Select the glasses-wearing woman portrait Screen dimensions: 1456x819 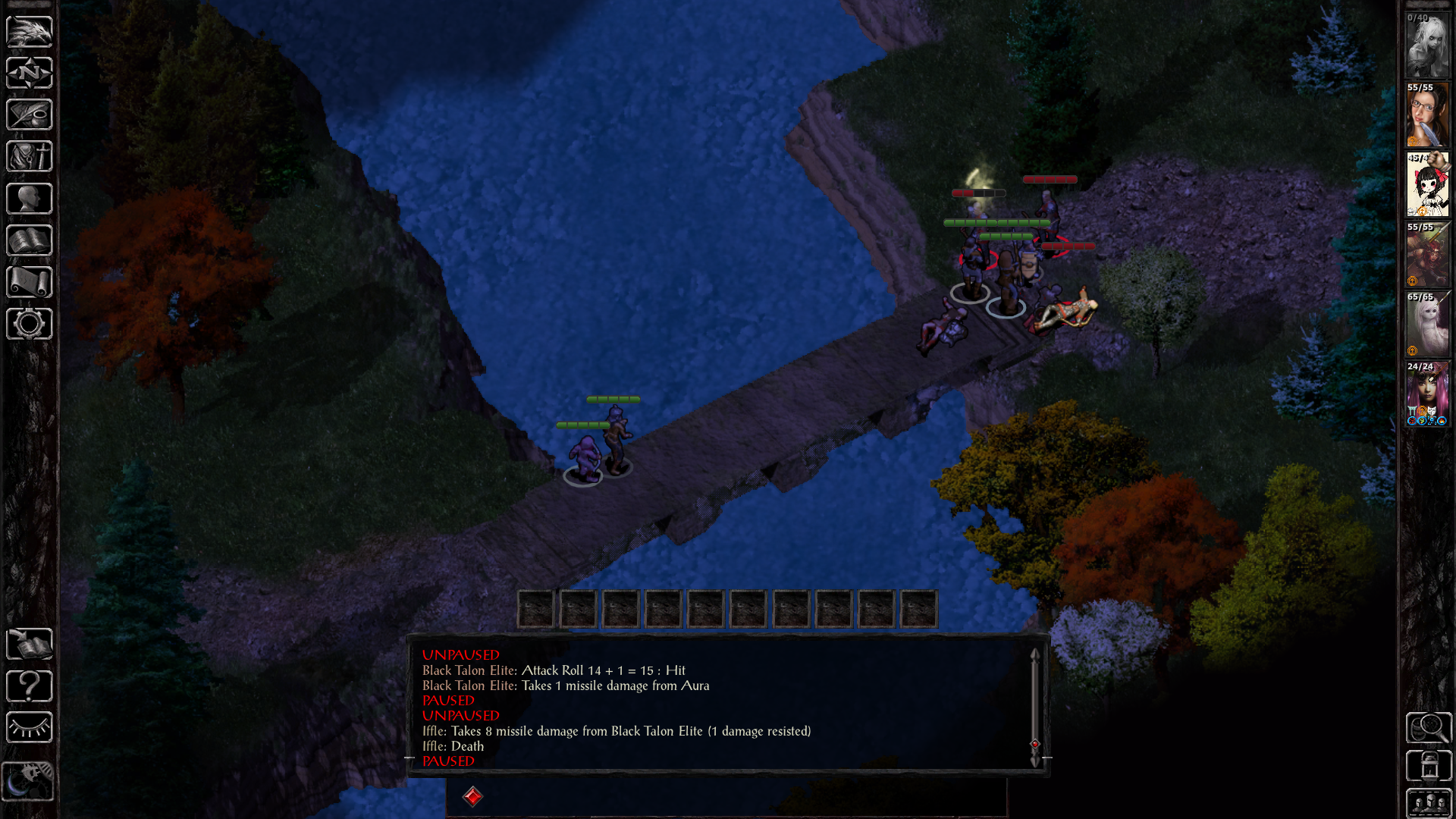[x=1427, y=115]
